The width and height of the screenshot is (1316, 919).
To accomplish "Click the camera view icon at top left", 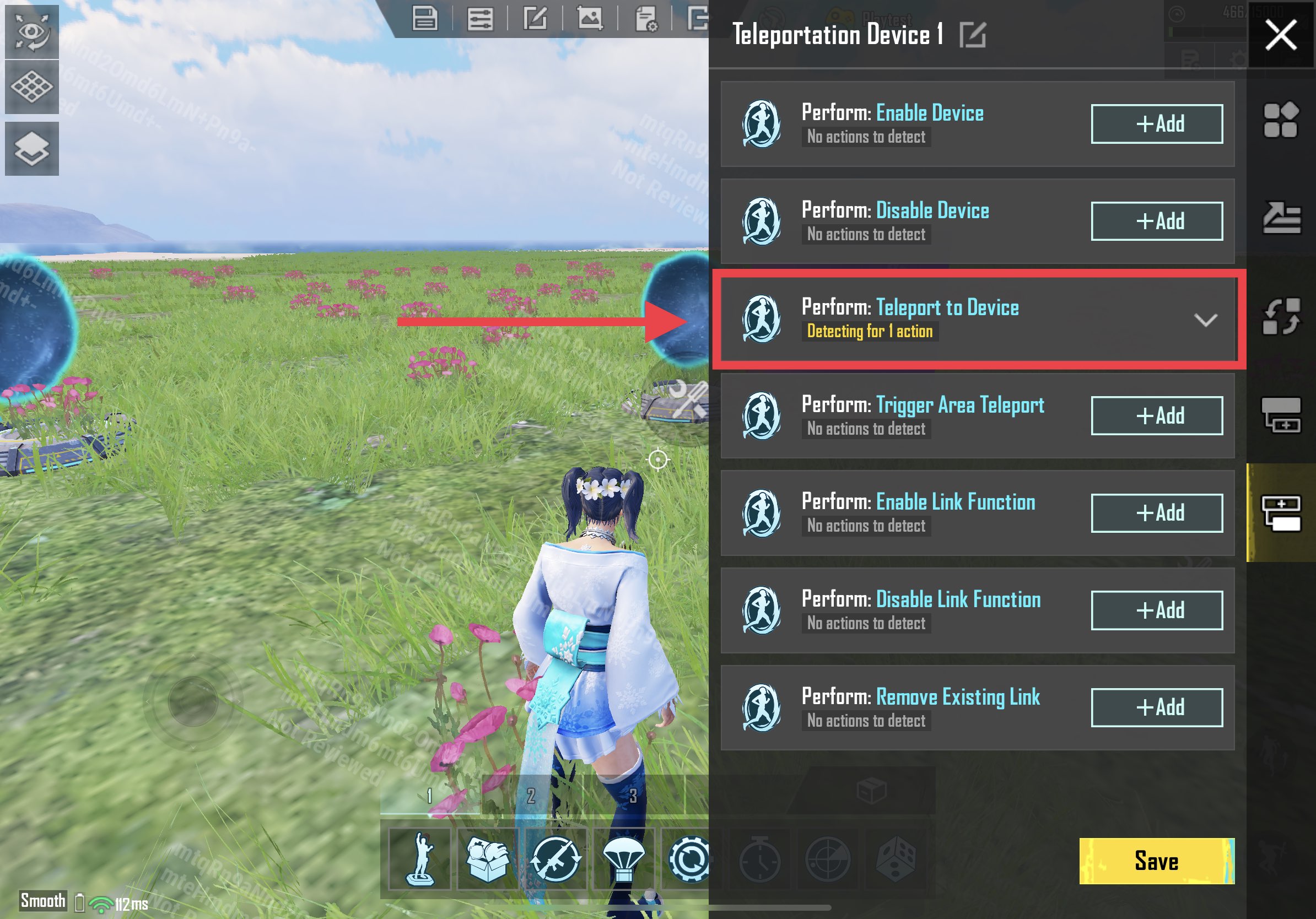I will (x=31, y=33).
